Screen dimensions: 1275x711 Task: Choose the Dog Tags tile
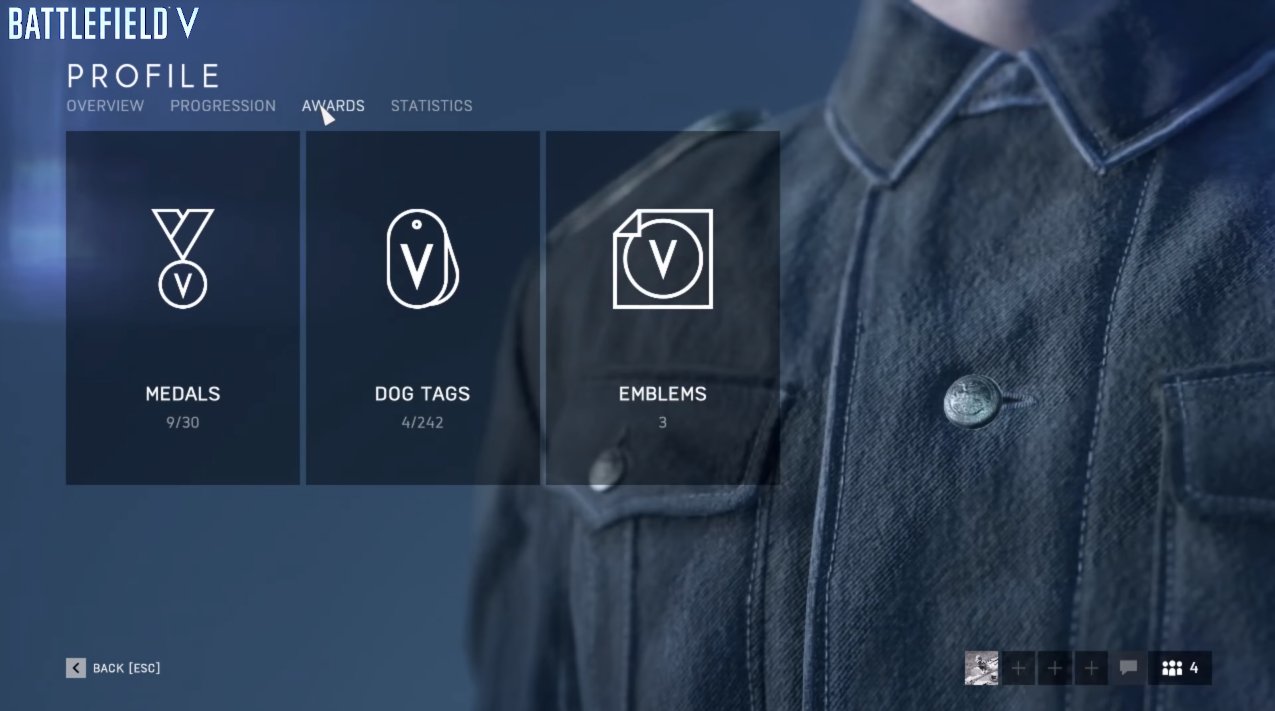(x=422, y=308)
